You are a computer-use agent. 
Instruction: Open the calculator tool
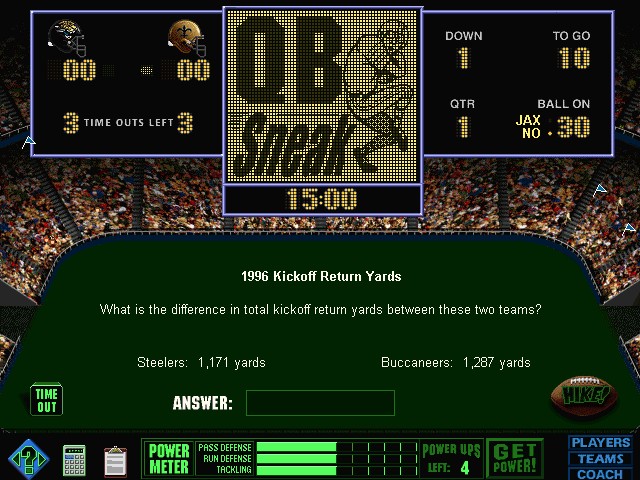pos(75,460)
